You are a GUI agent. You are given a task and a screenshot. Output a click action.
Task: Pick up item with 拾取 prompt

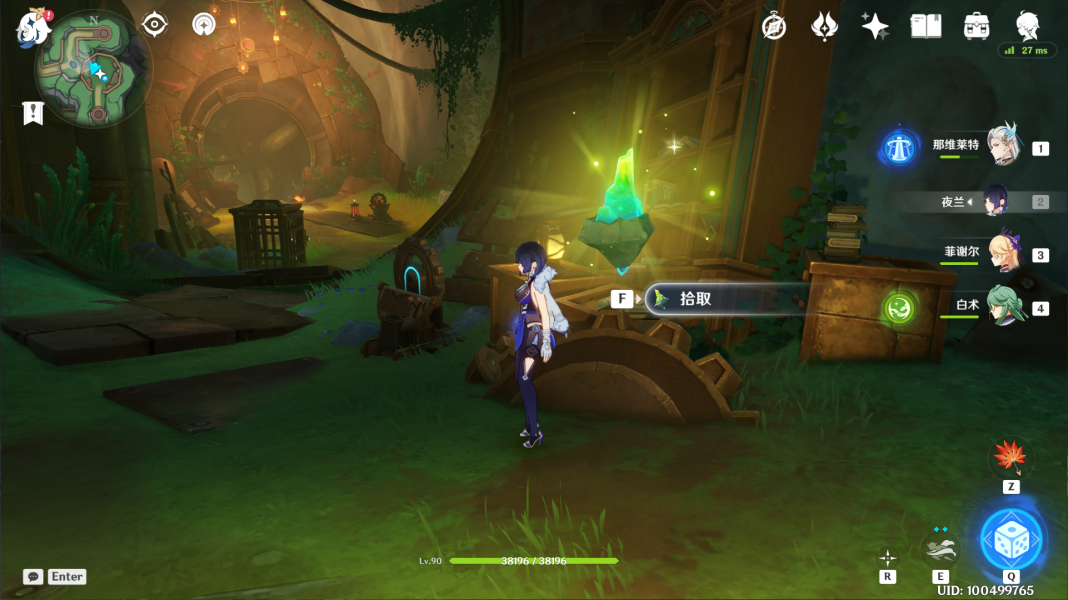click(727, 299)
